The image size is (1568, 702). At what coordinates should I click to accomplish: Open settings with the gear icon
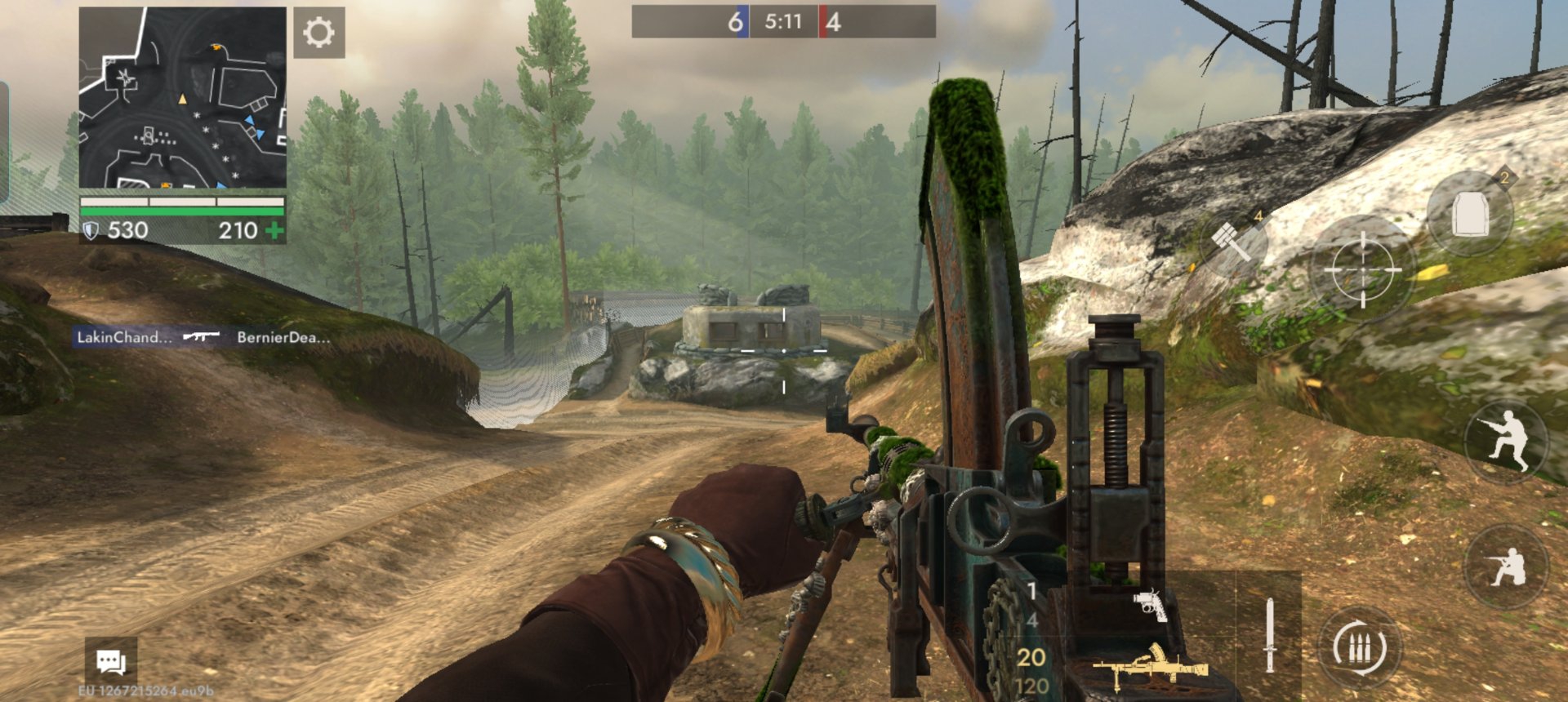tap(318, 33)
